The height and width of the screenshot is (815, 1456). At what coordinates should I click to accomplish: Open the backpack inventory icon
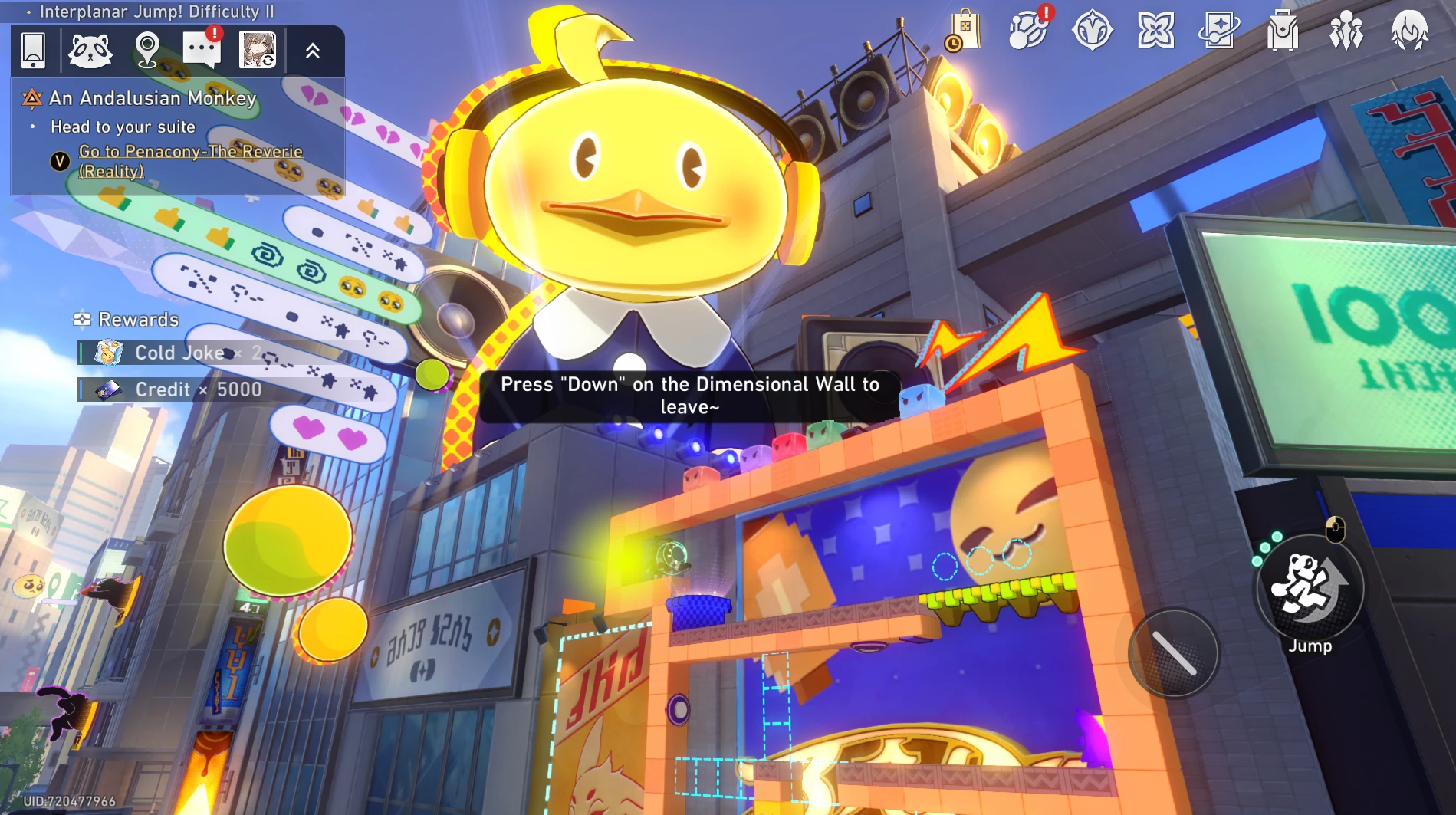tap(1283, 31)
